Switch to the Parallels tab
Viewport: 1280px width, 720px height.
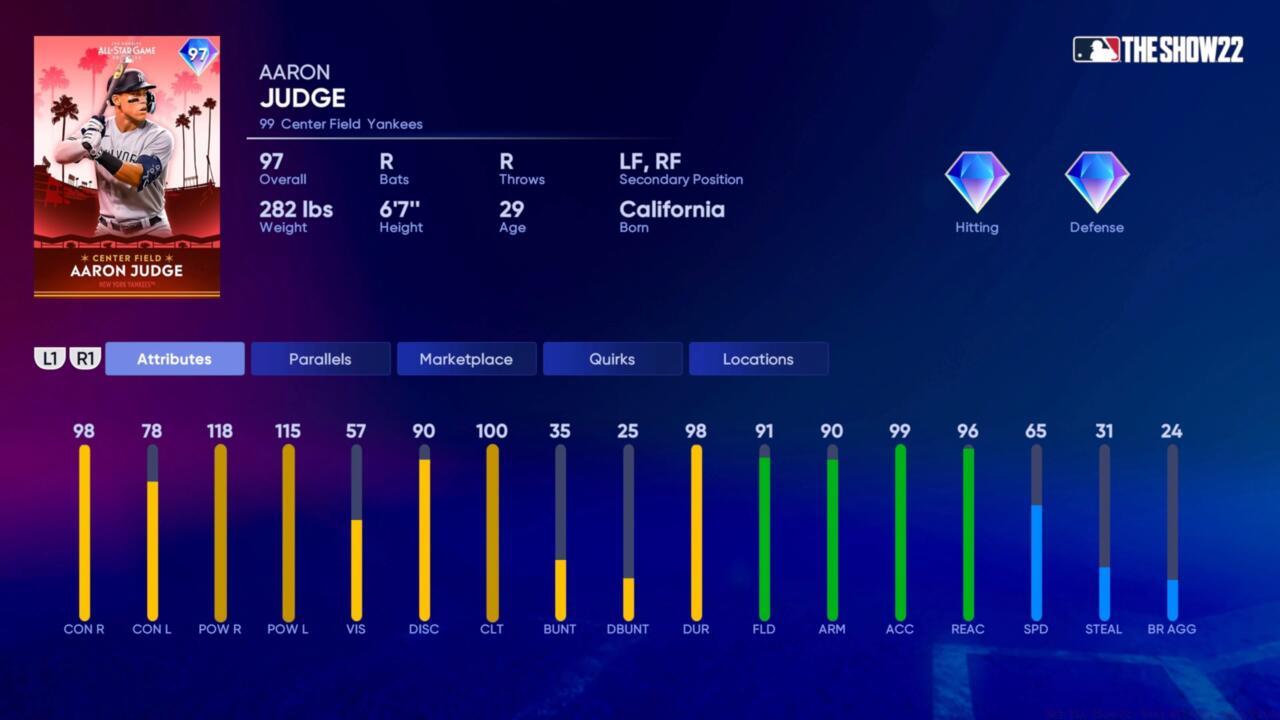point(320,359)
